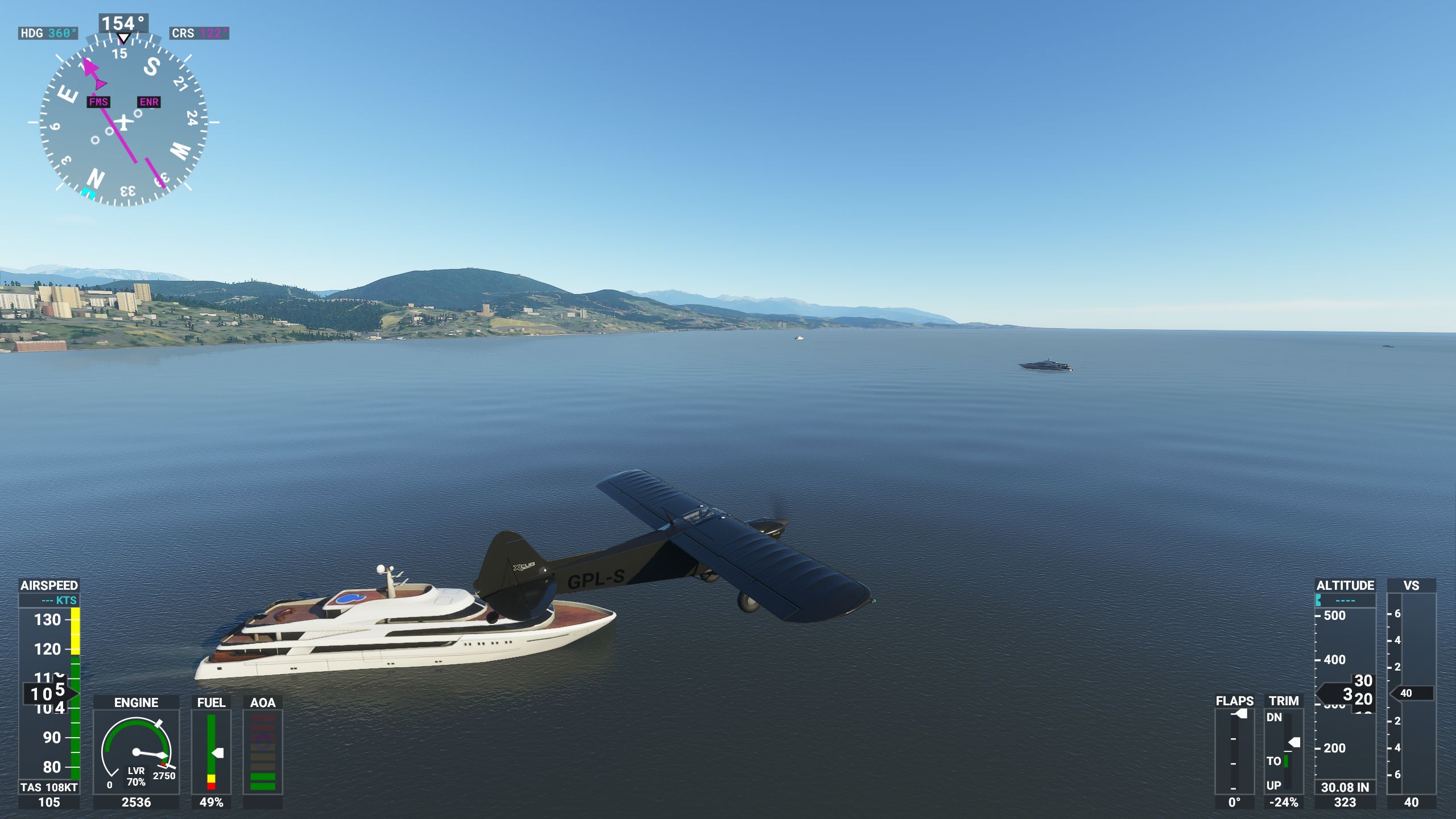Click the HSI compass rose

click(123, 121)
